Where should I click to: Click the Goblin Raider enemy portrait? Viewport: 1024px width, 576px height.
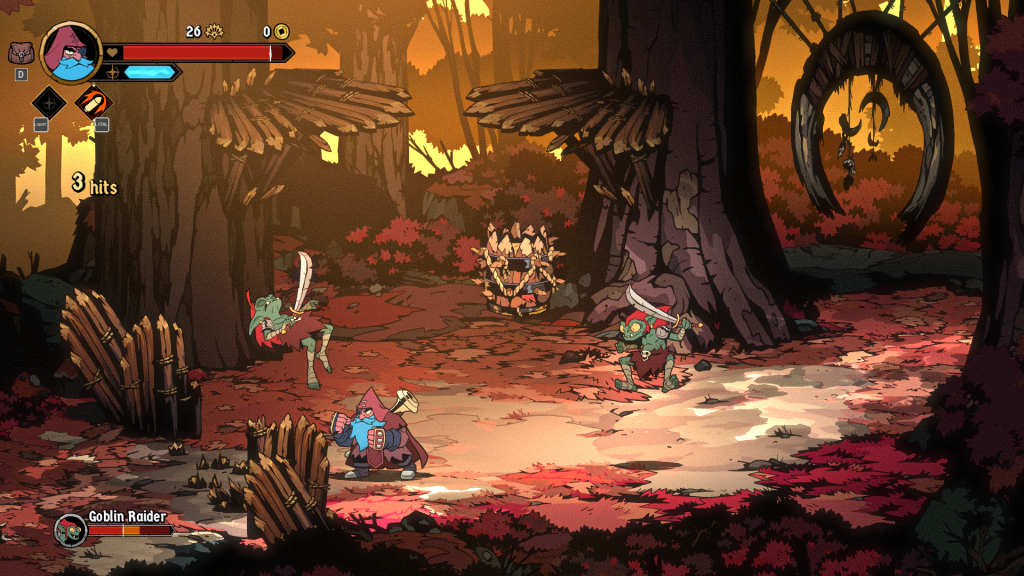coord(70,530)
